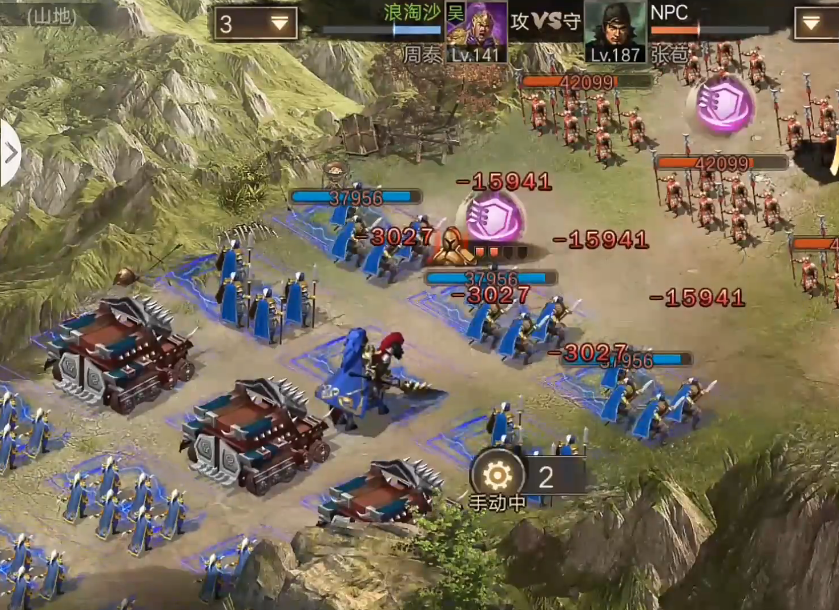Expand the side panel arrow tab
The height and width of the screenshot is (610, 839).
10,153
